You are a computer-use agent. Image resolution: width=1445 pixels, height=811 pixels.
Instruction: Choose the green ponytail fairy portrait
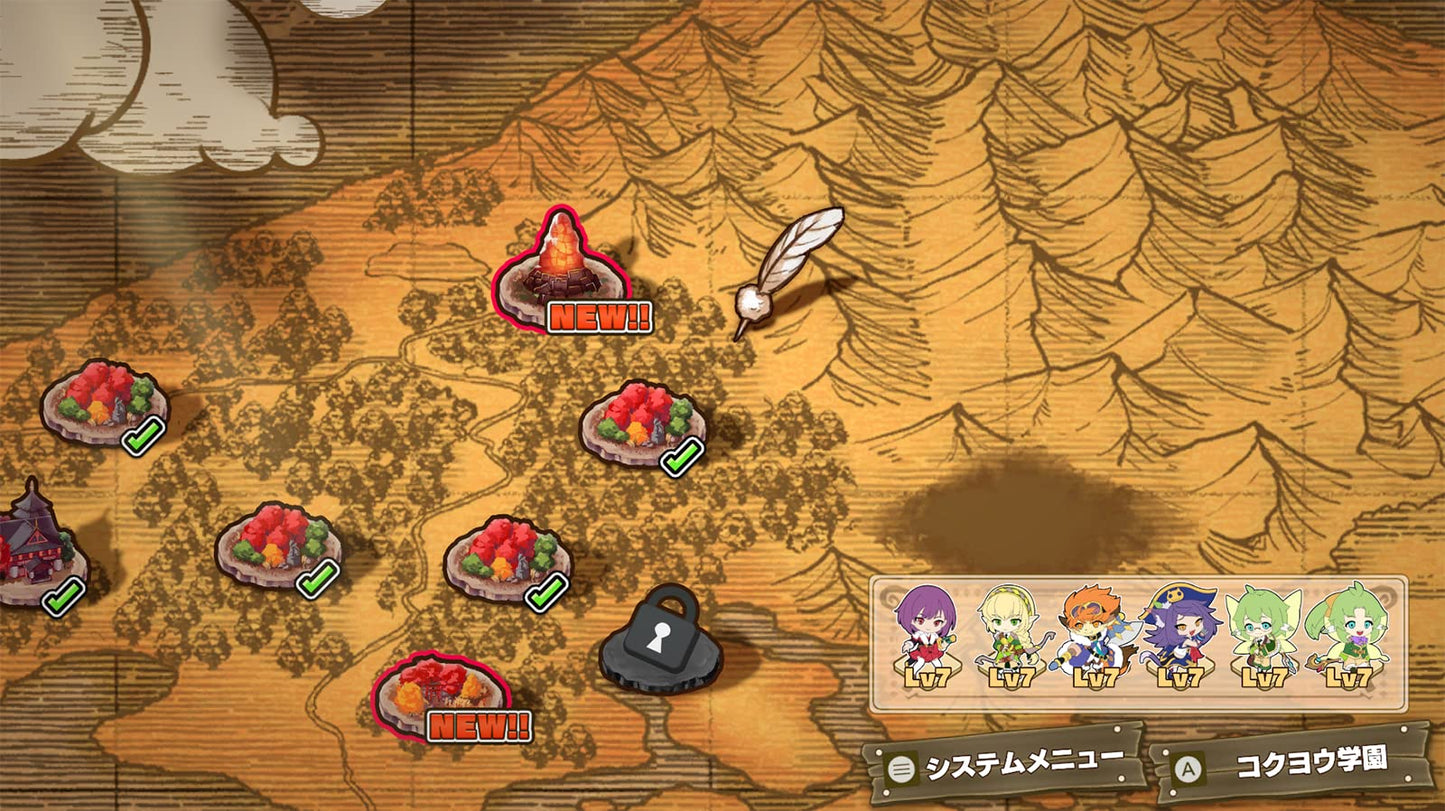point(1348,635)
